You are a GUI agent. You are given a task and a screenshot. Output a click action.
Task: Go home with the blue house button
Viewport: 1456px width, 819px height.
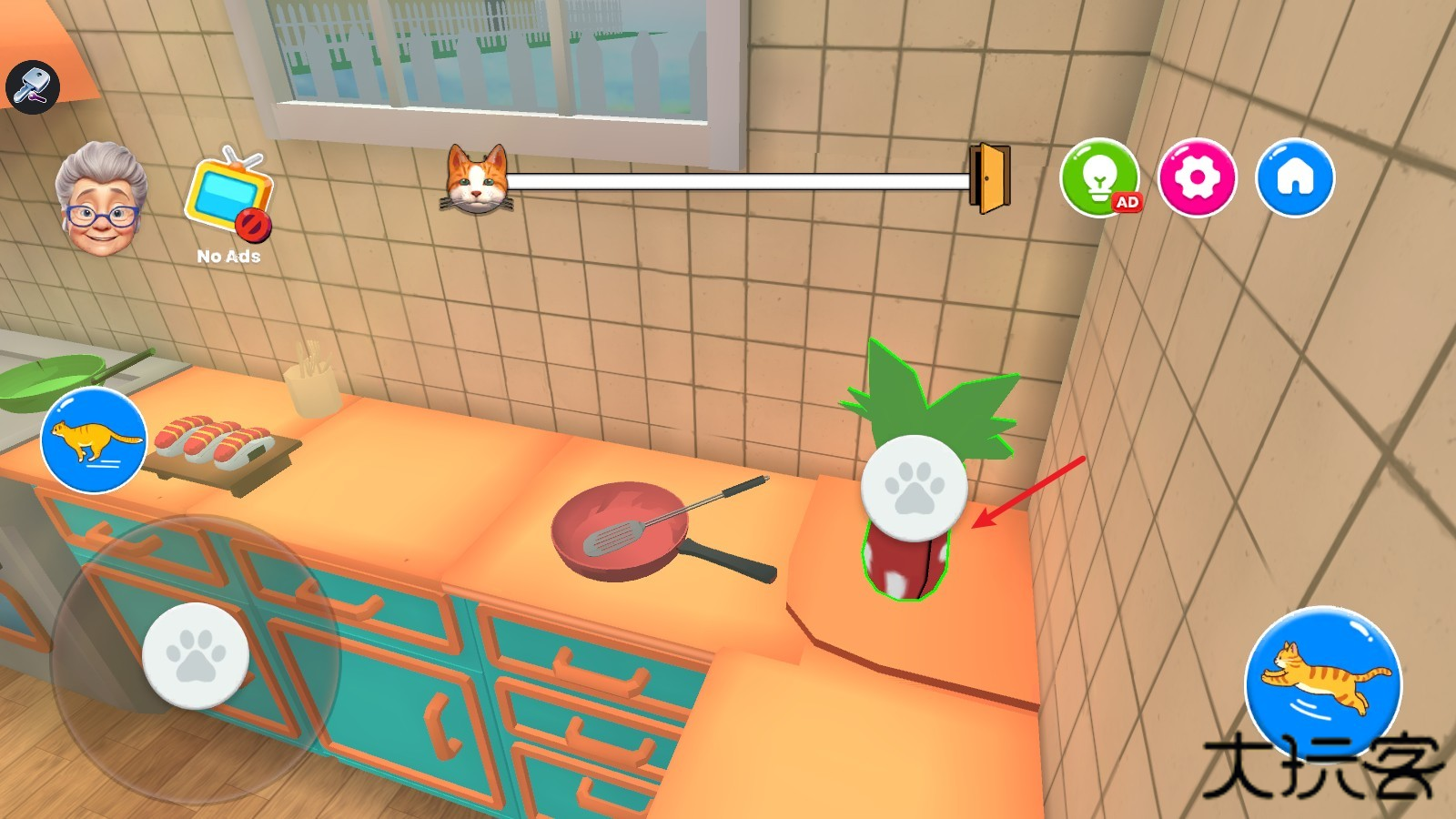pyautogui.click(x=1294, y=177)
